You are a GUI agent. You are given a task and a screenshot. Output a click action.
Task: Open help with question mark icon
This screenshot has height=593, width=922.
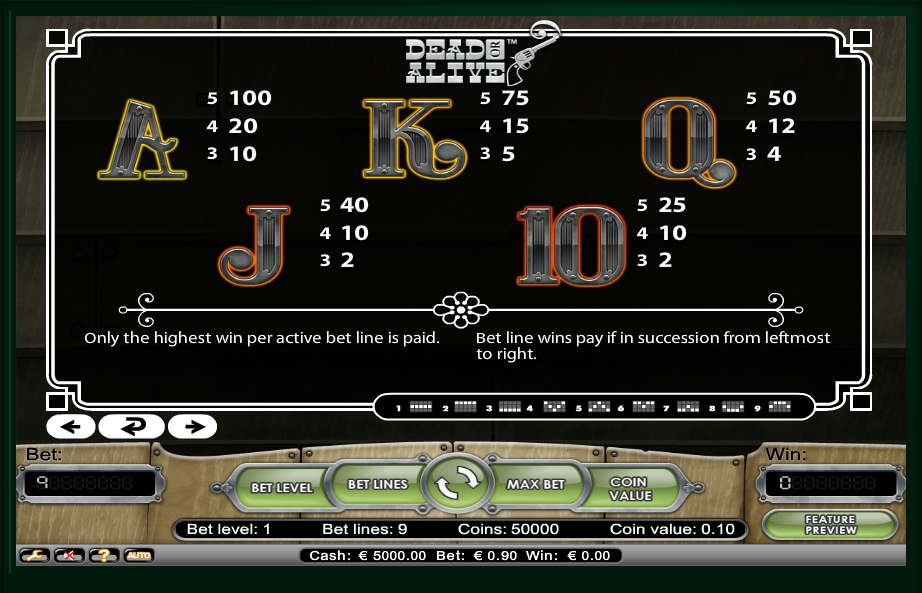coord(103,555)
